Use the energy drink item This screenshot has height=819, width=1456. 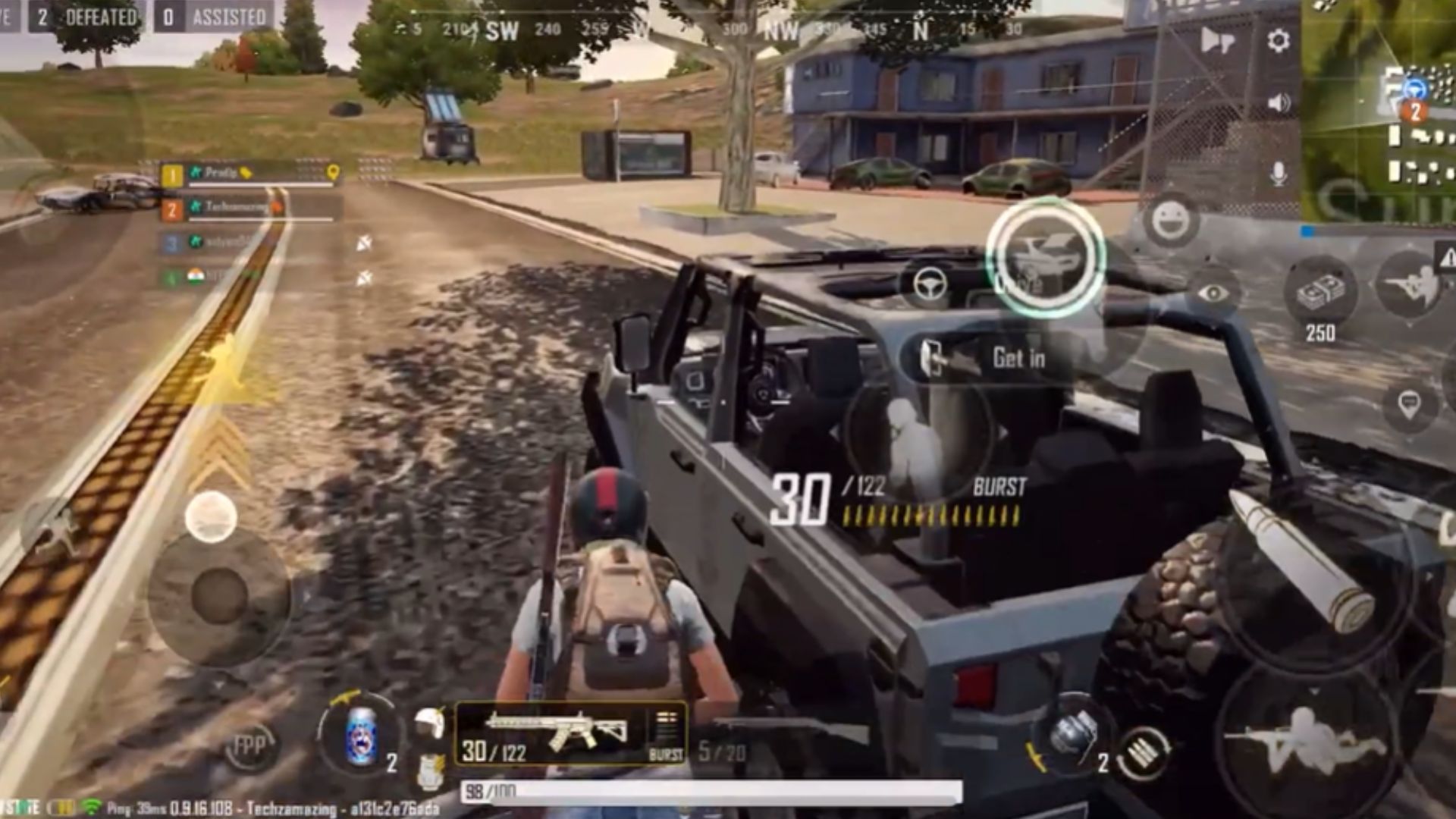[x=361, y=733]
